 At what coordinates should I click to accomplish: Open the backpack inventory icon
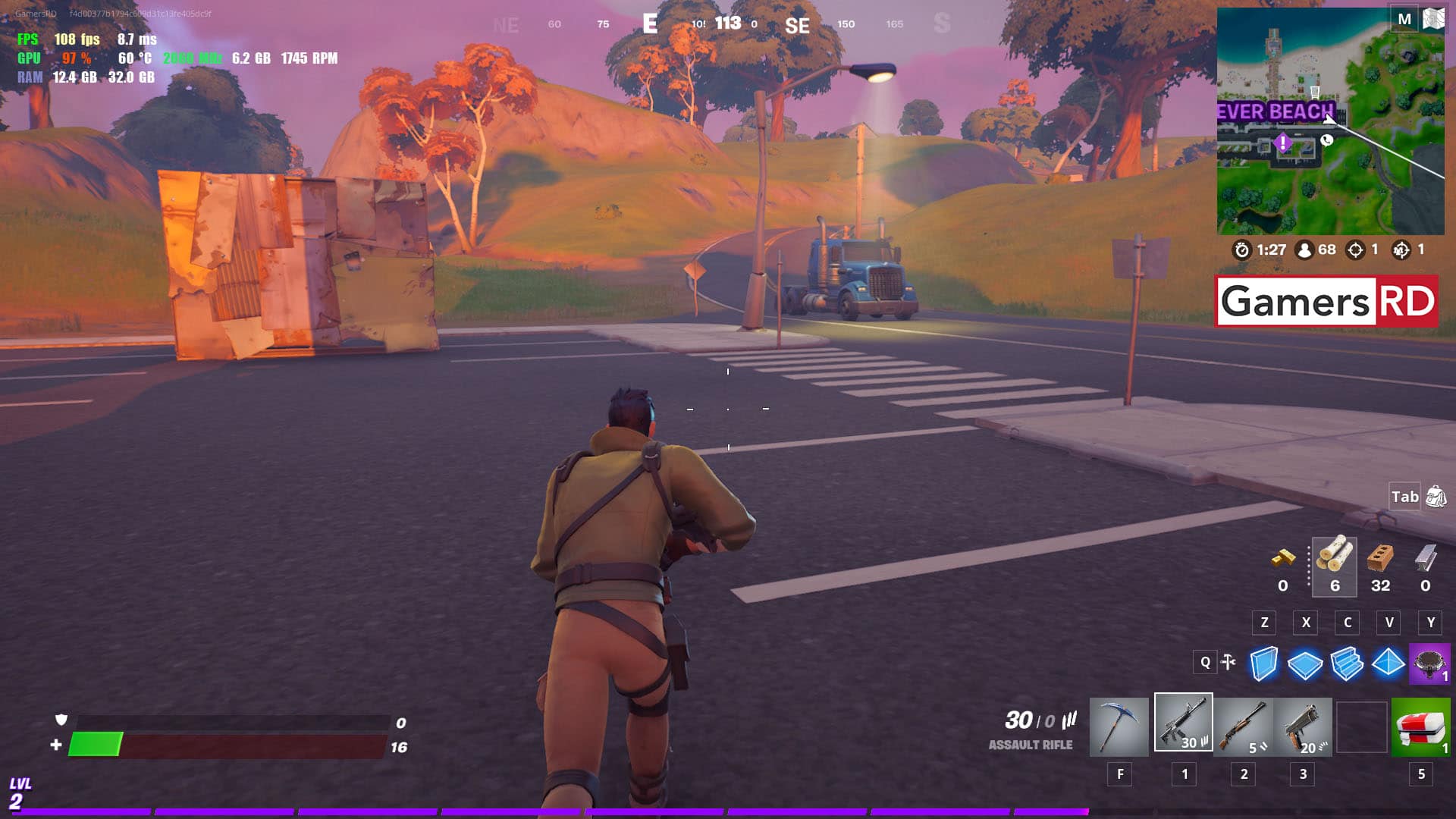1436,497
